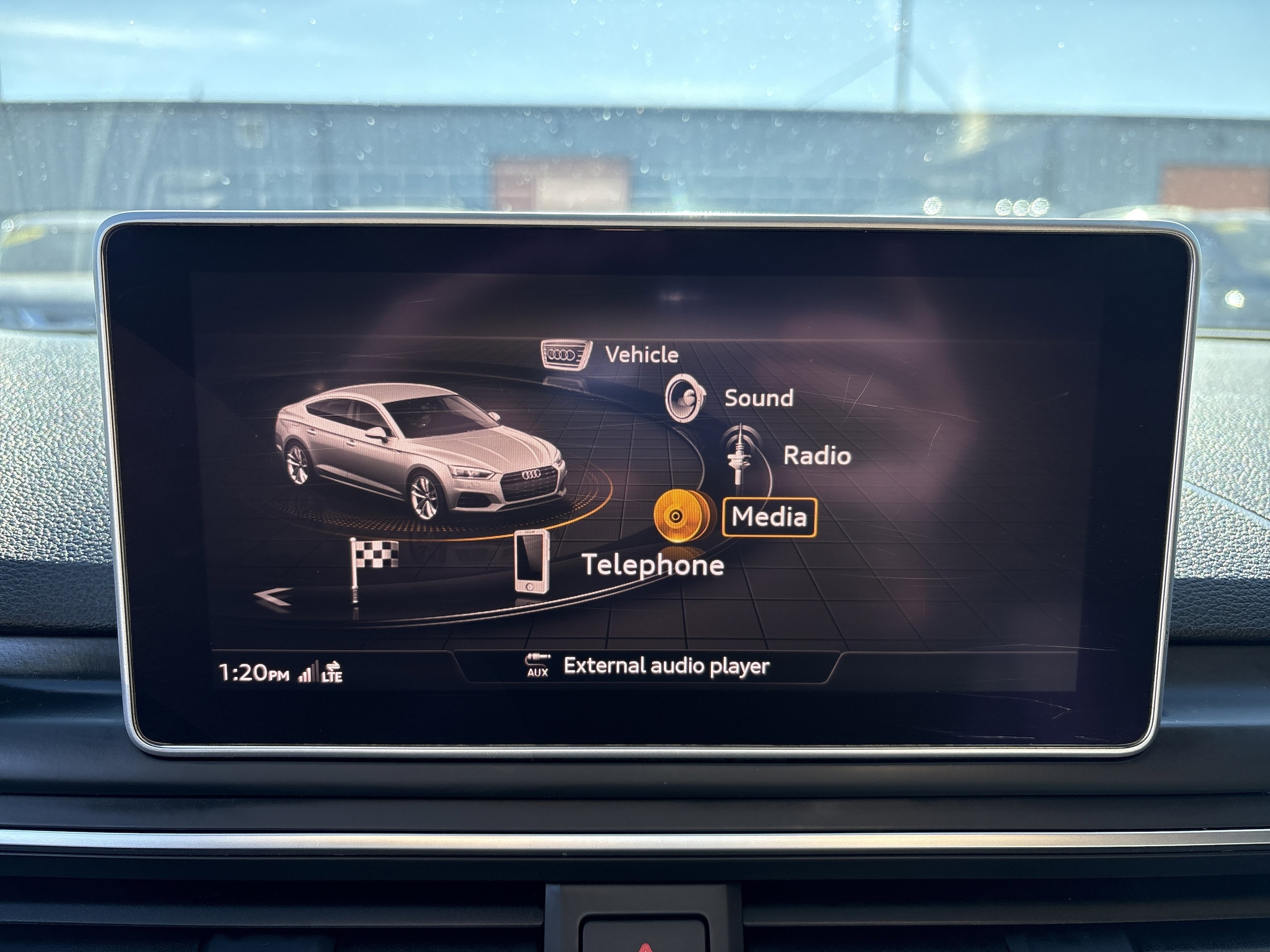Open the highlighted Media option
1270x952 pixels.
pos(769,517)
